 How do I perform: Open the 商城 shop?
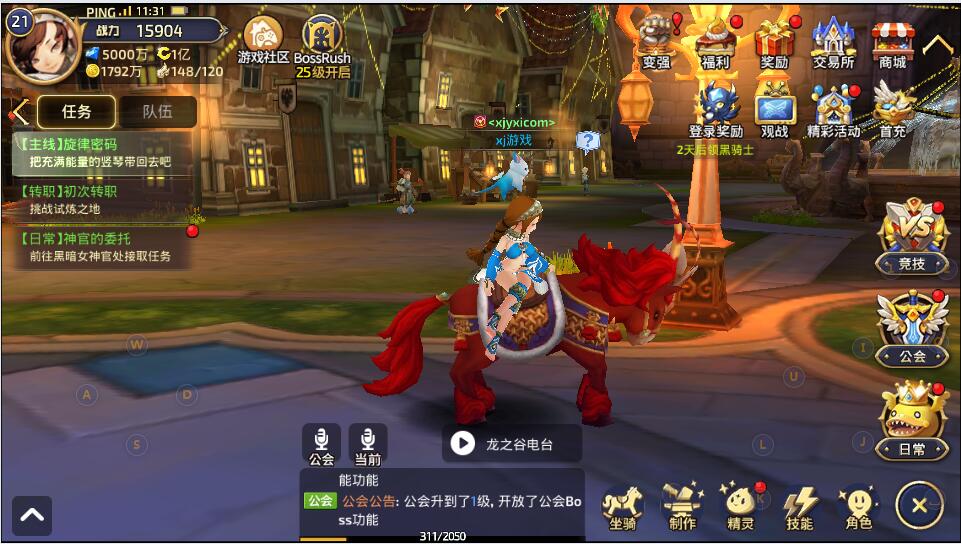pos(892,42)
